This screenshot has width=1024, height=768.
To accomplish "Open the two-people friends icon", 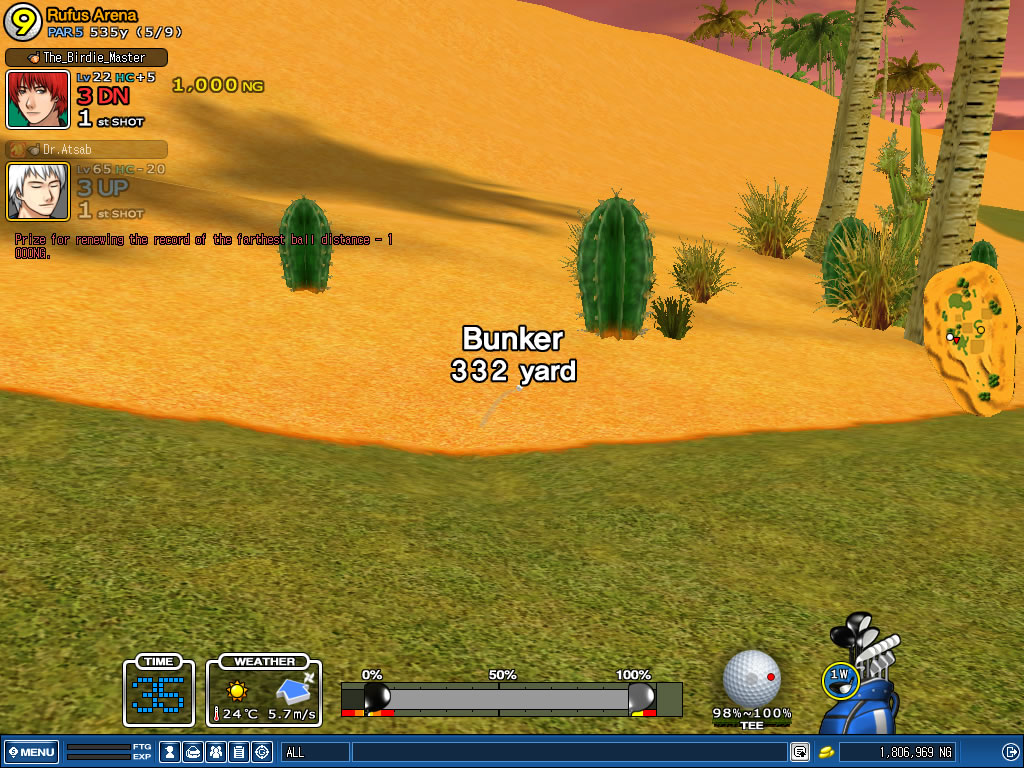I will click(x=216, y=752).
